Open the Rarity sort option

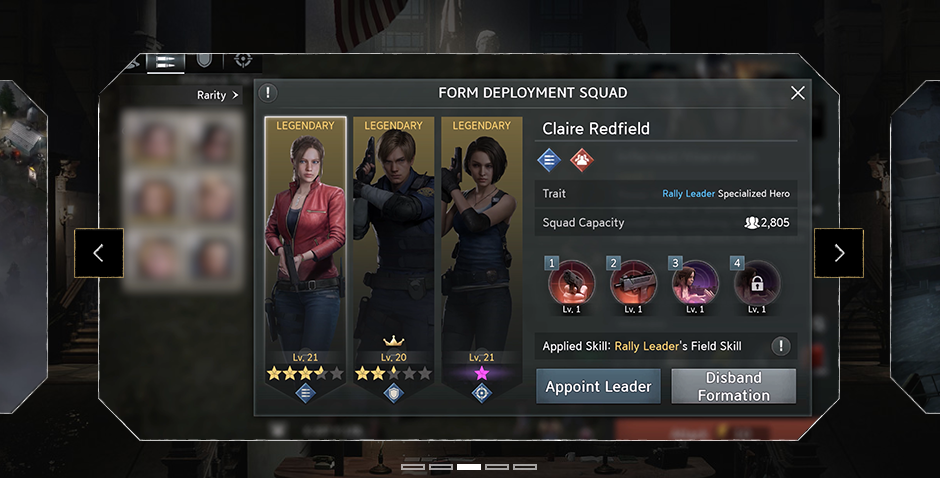point(218,96)
